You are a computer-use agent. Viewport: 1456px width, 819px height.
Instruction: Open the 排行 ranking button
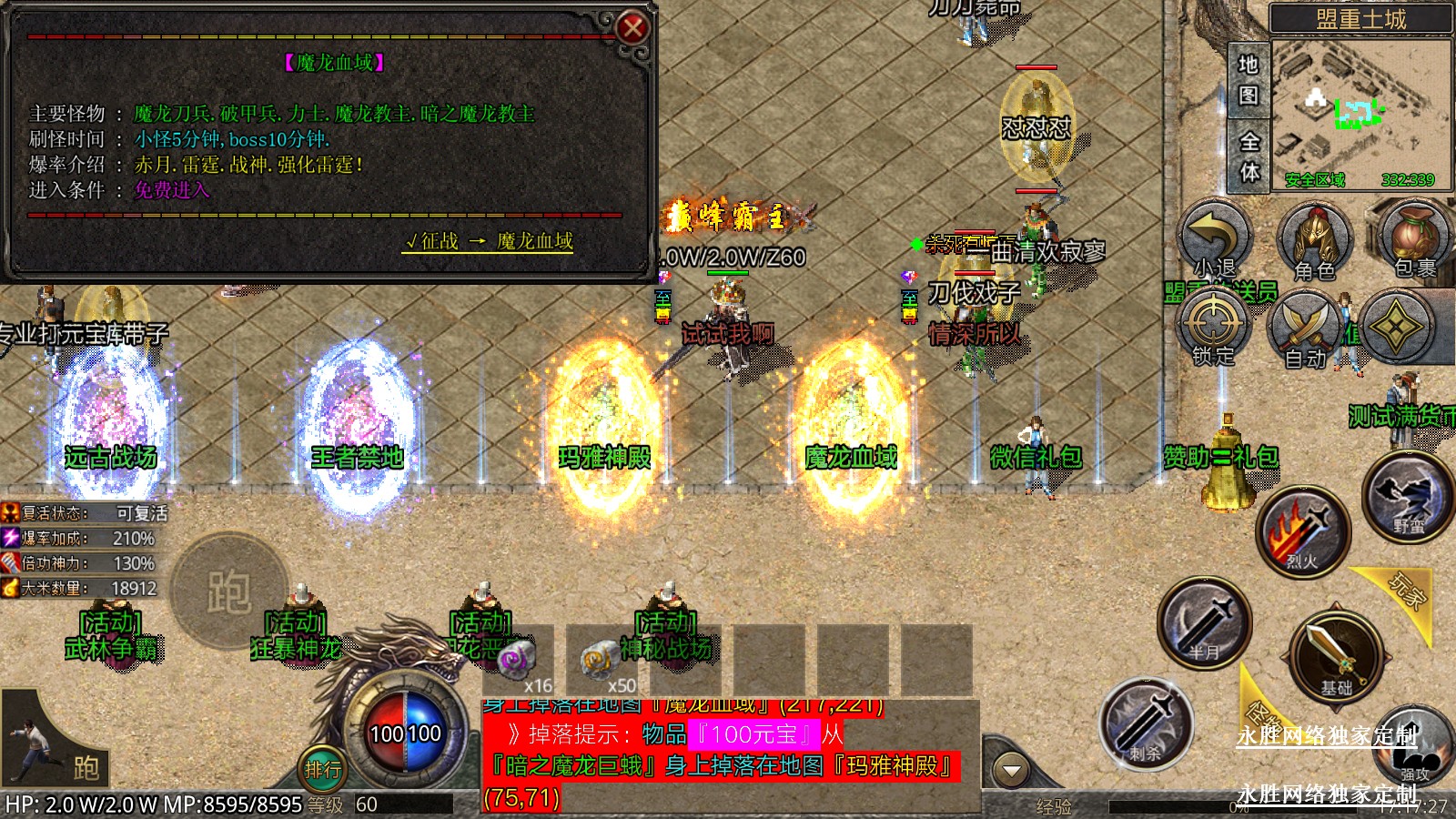click(323, 770)
